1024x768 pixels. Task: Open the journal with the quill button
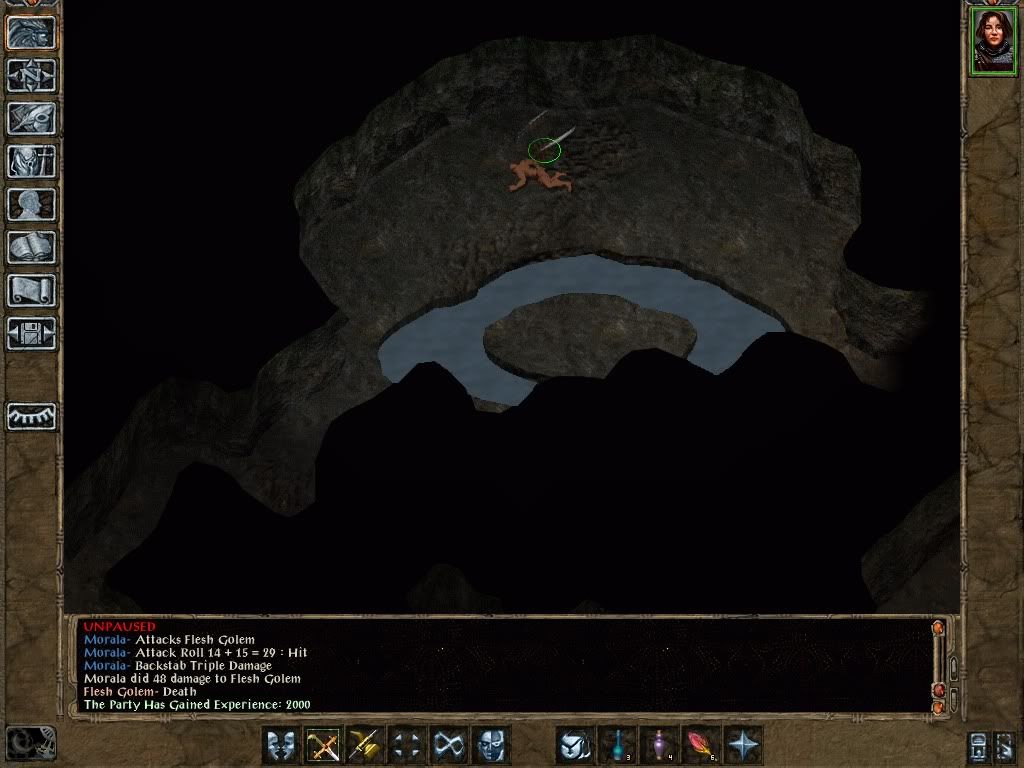click(x=32, y=118)
